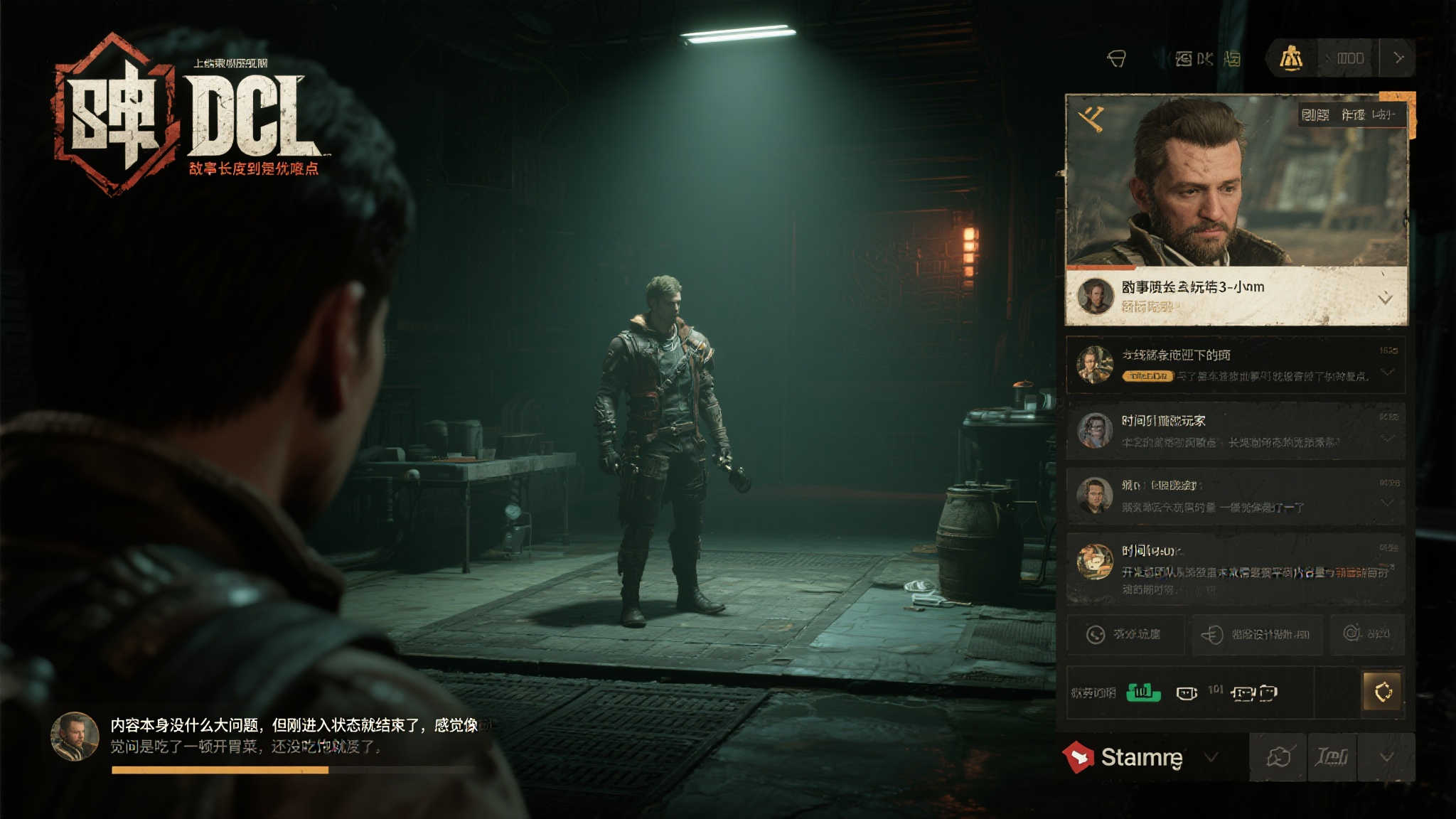Click the button with the phone-circle icon
Screen dimensions: 1456x819
(x=1125, y=634)
